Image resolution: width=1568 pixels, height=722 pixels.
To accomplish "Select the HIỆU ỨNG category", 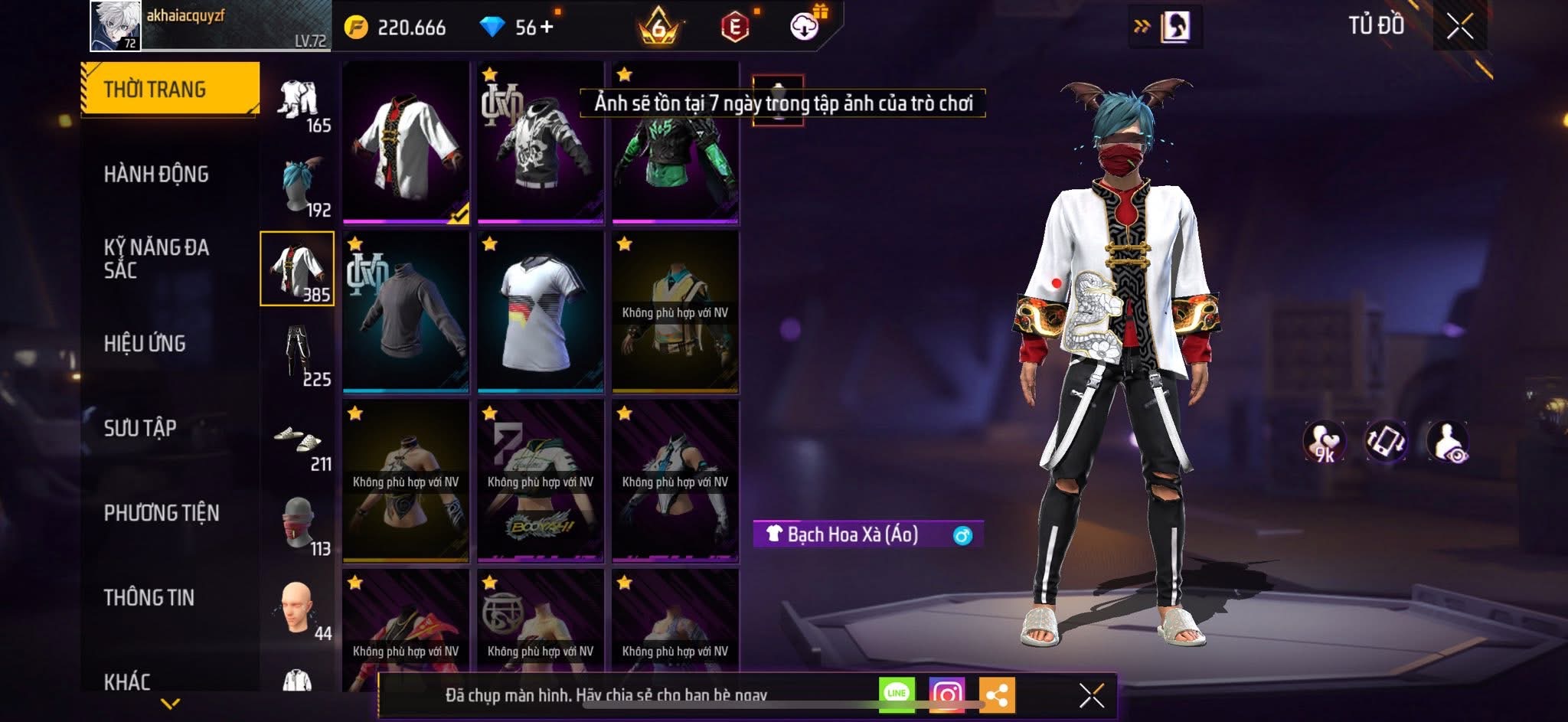I will 145,344.
